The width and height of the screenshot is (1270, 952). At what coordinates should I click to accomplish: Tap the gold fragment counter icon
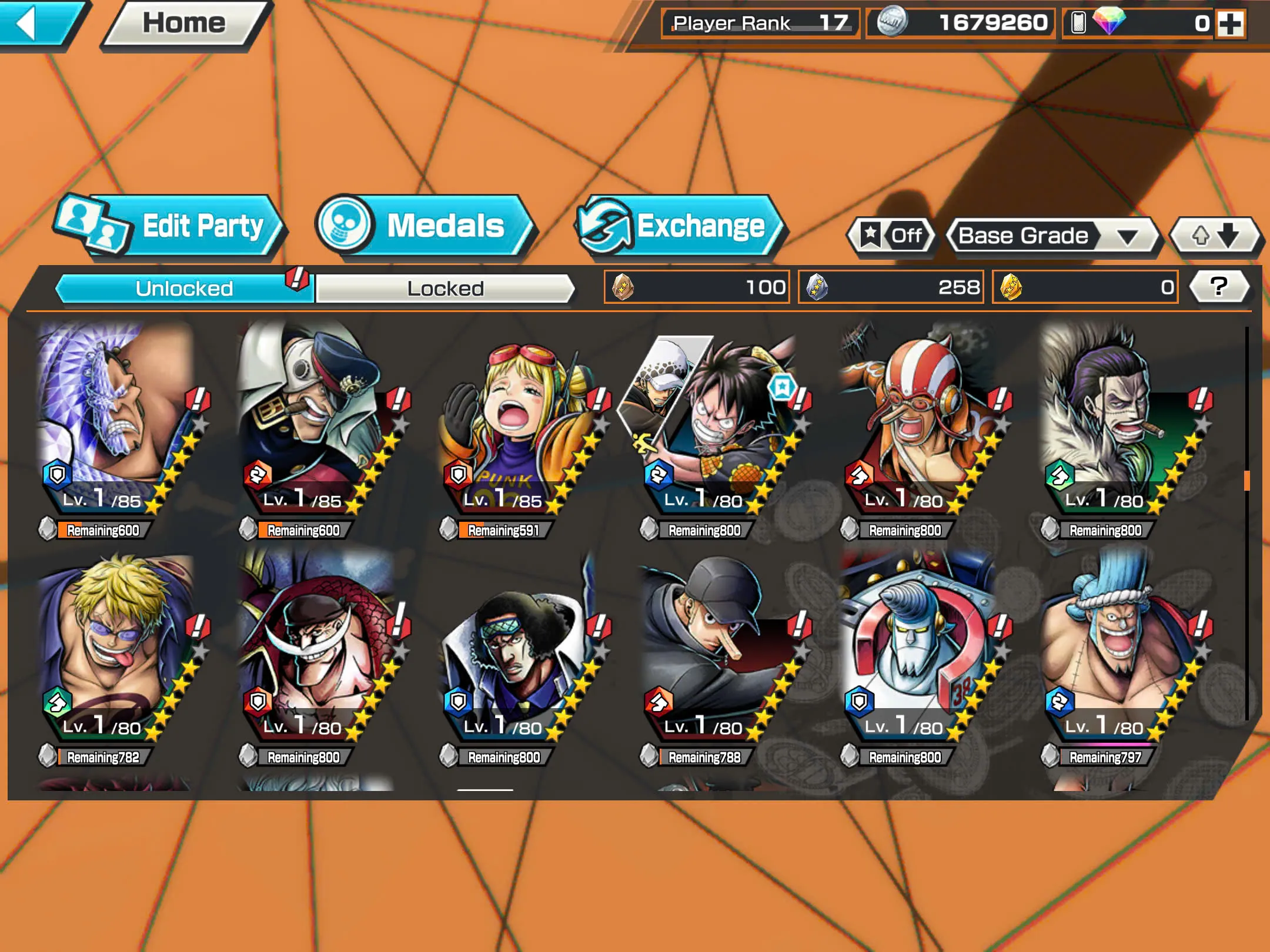click(1012, 286)
